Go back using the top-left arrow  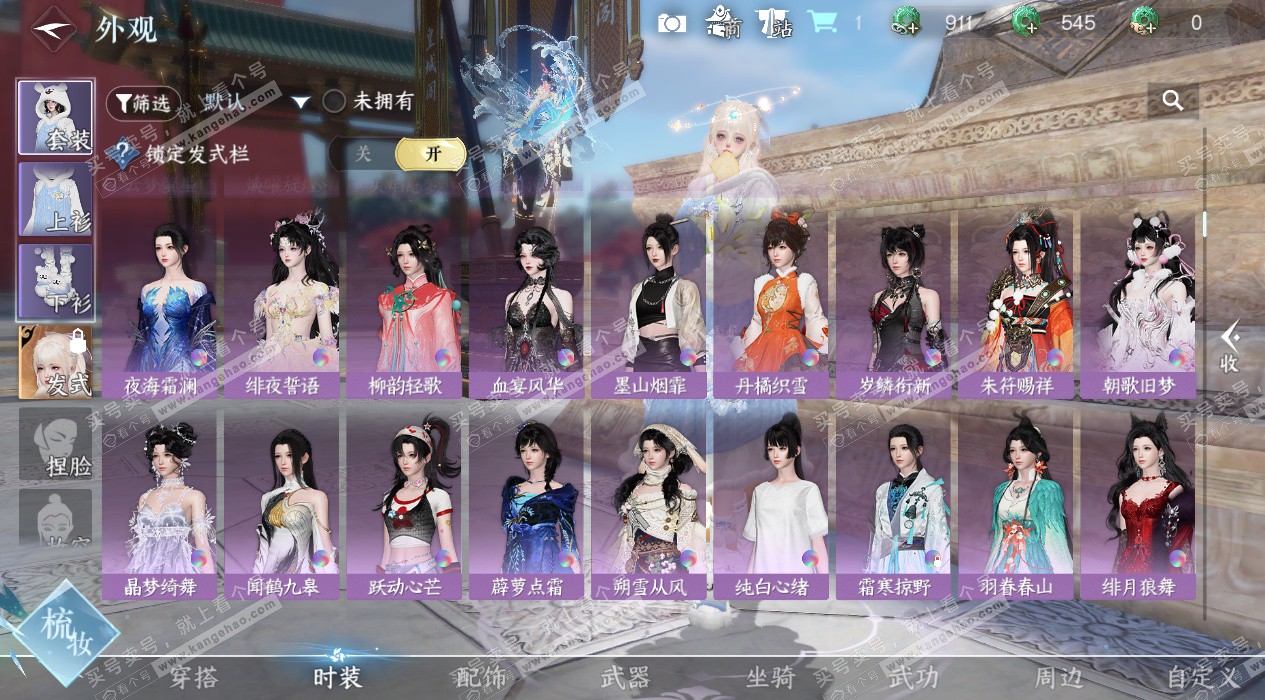point(52,28)
